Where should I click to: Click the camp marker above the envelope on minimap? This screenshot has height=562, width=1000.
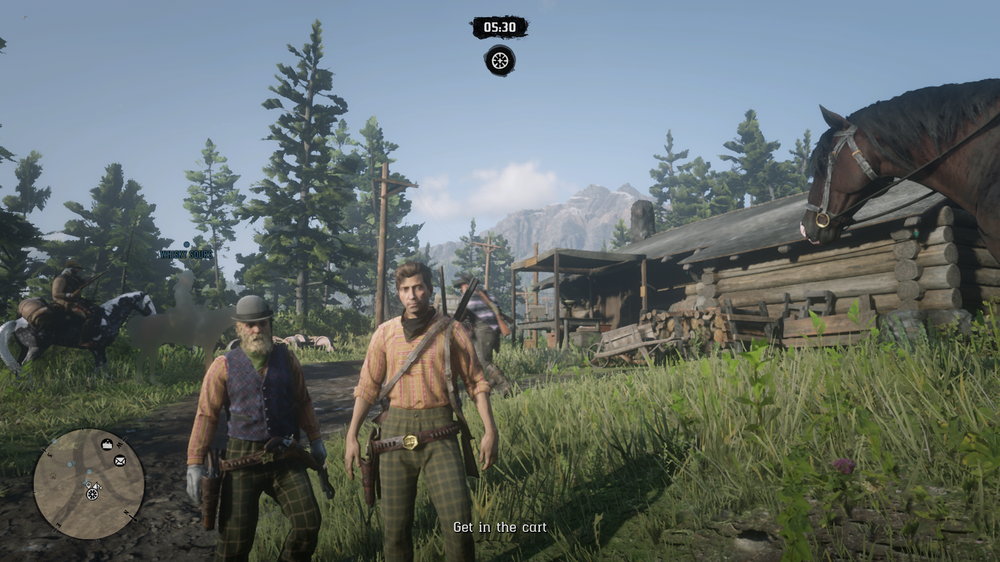(107, 444)
